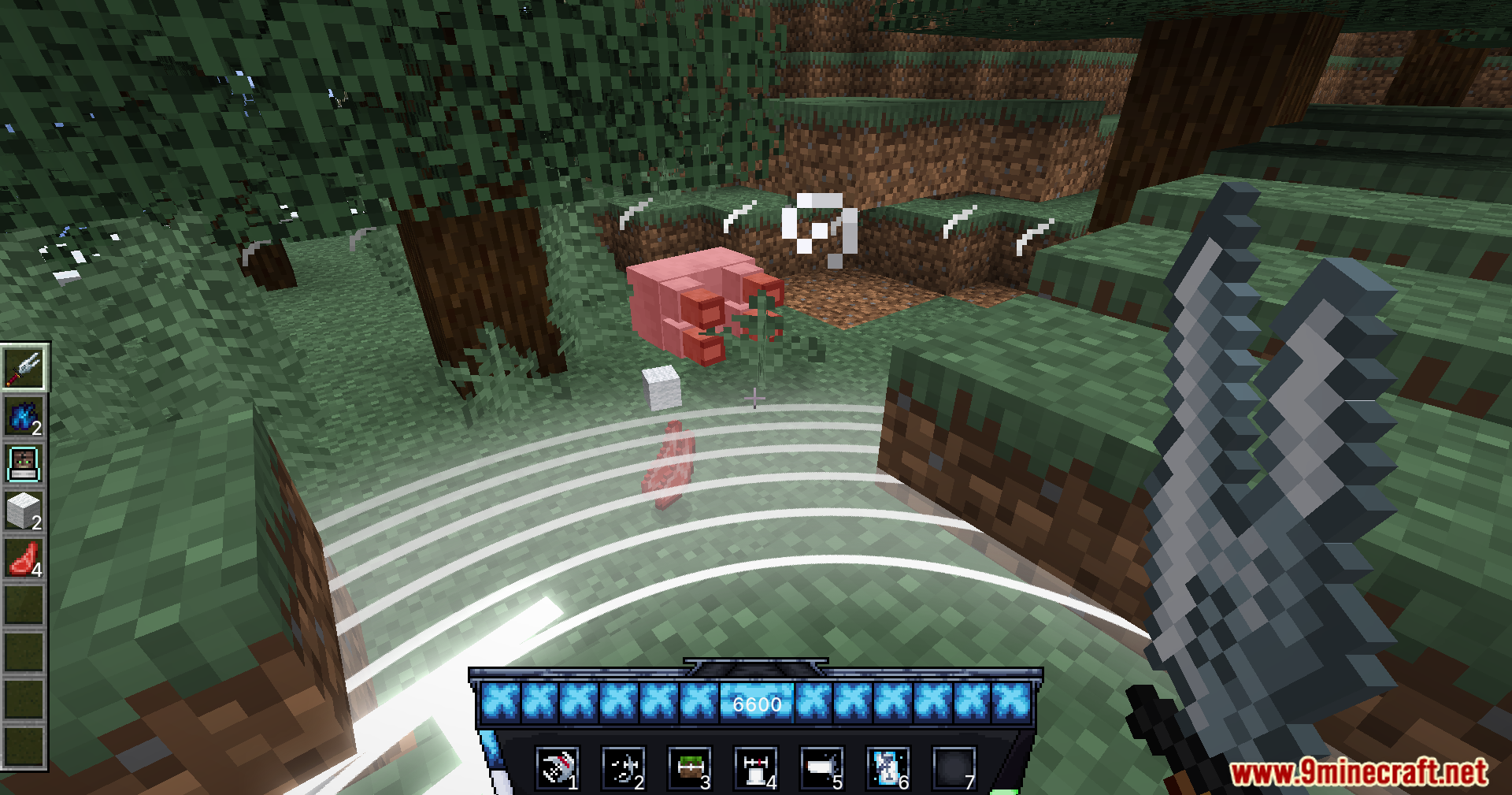
Task: Select the trident weapon in the sidebar hotbar
Action: [25, 369]
